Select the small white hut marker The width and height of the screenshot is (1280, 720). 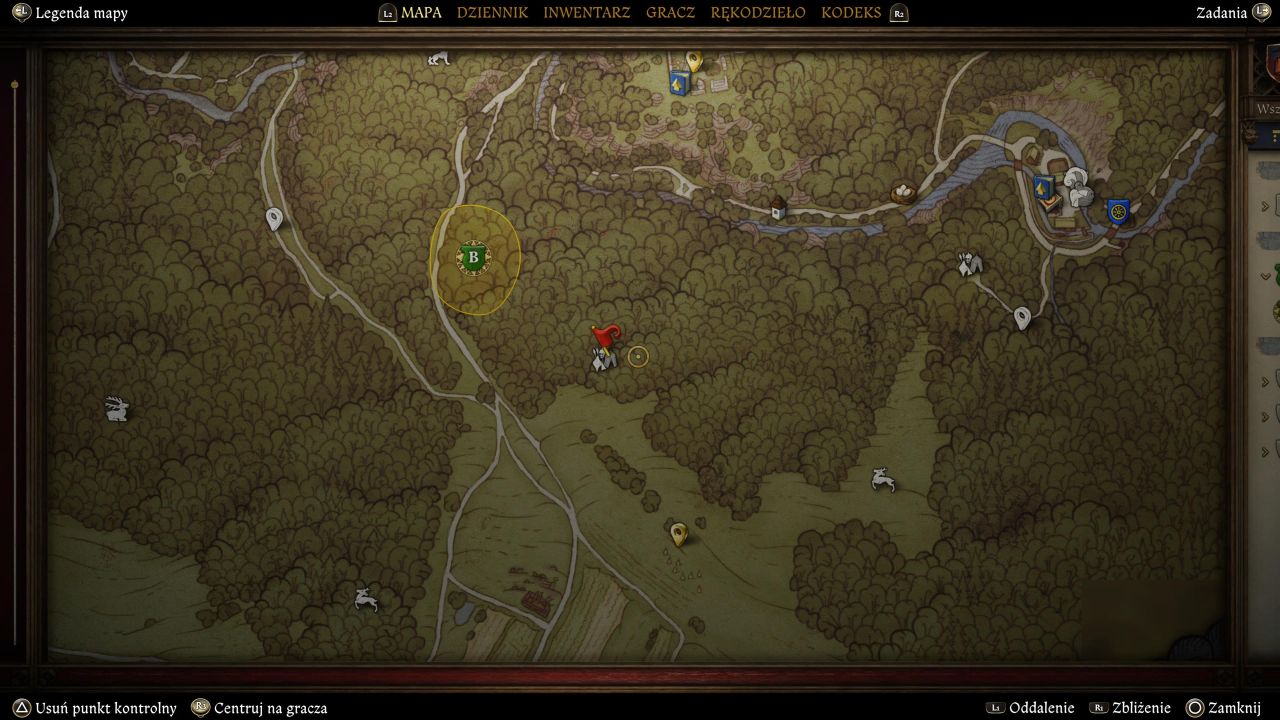778,207
